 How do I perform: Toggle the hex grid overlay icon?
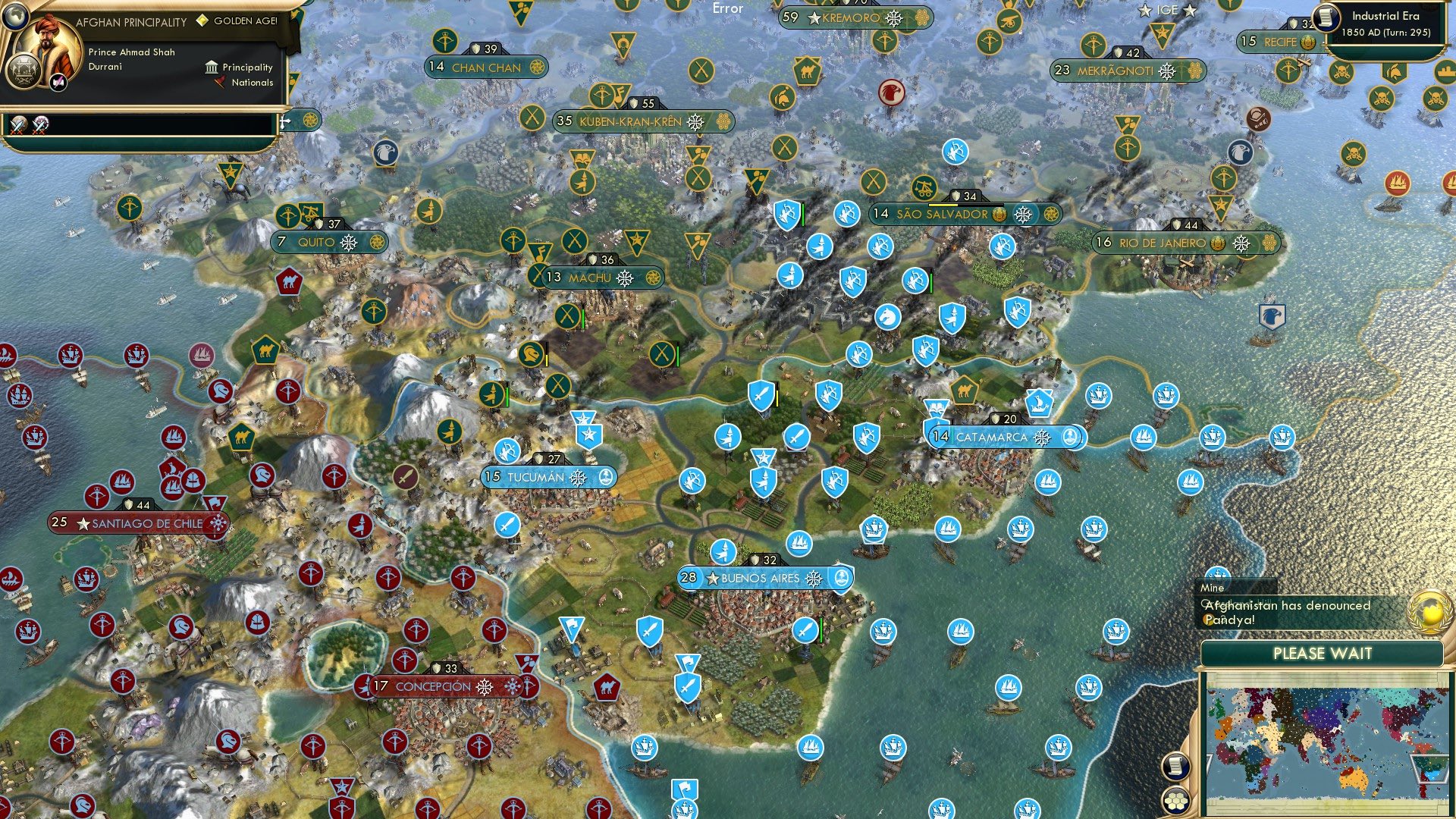1176,802
